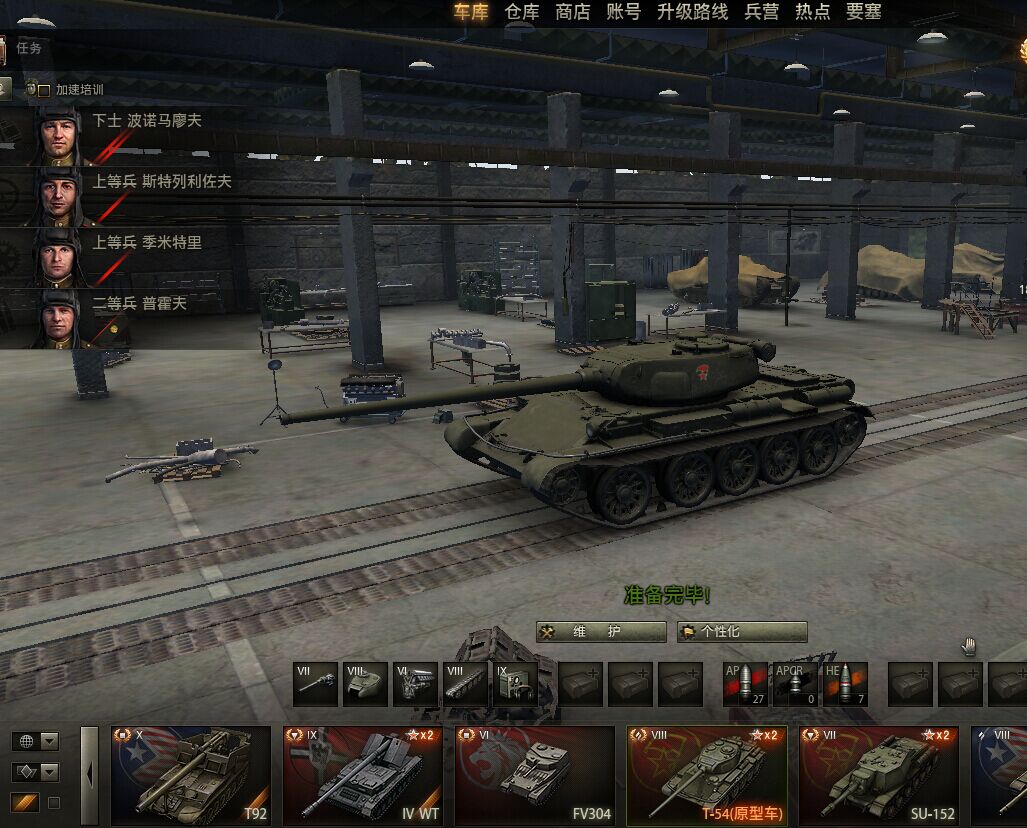Switch to the 商店 store tab
Image resolution: width=1027 pixels, height=828 pixels.
click(x=573, y=12)
